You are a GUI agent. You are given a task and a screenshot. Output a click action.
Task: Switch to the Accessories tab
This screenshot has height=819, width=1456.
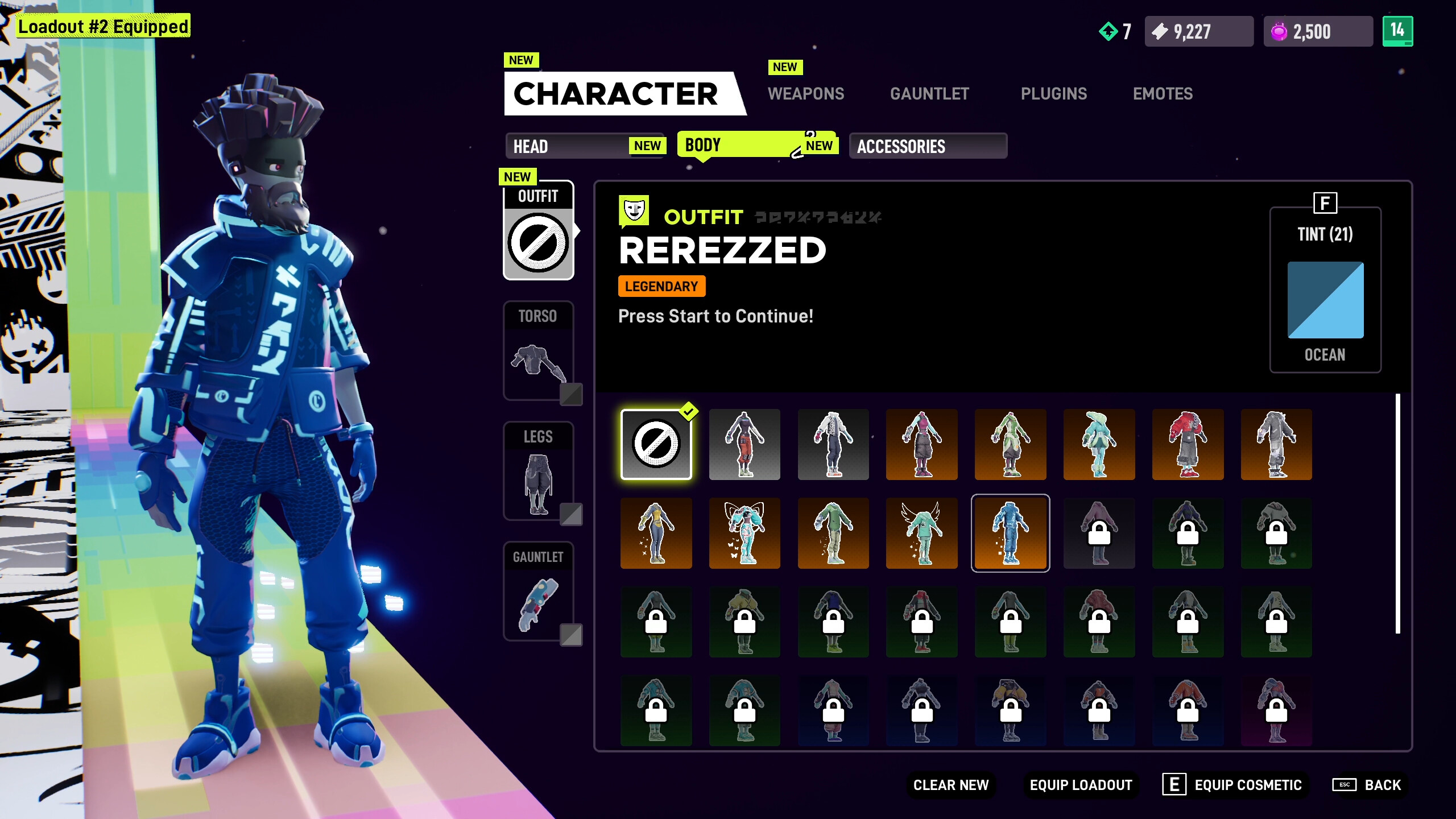(x=928, y=146)
